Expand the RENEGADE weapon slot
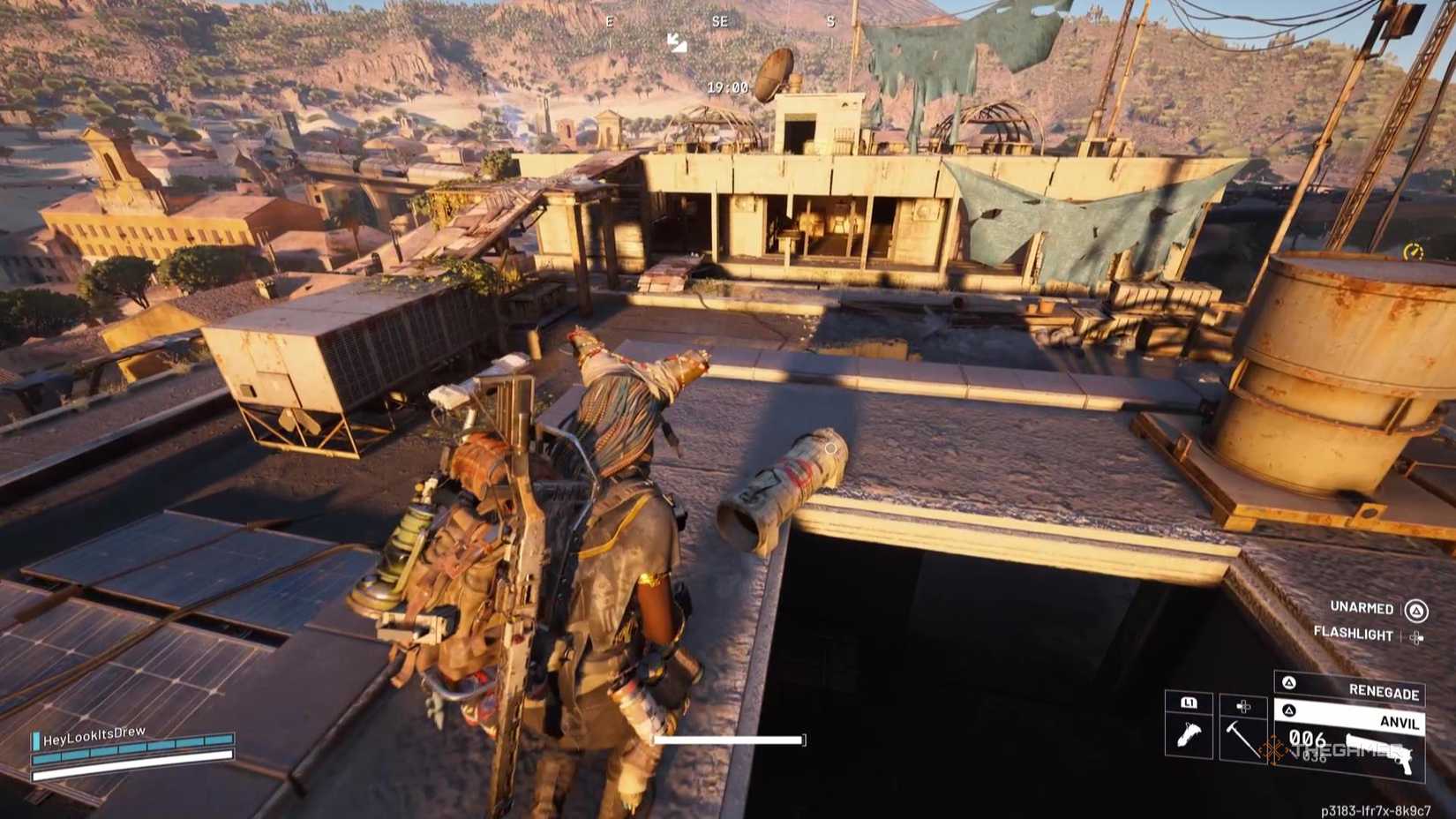1456x819 pixels. coord(1384,689)
